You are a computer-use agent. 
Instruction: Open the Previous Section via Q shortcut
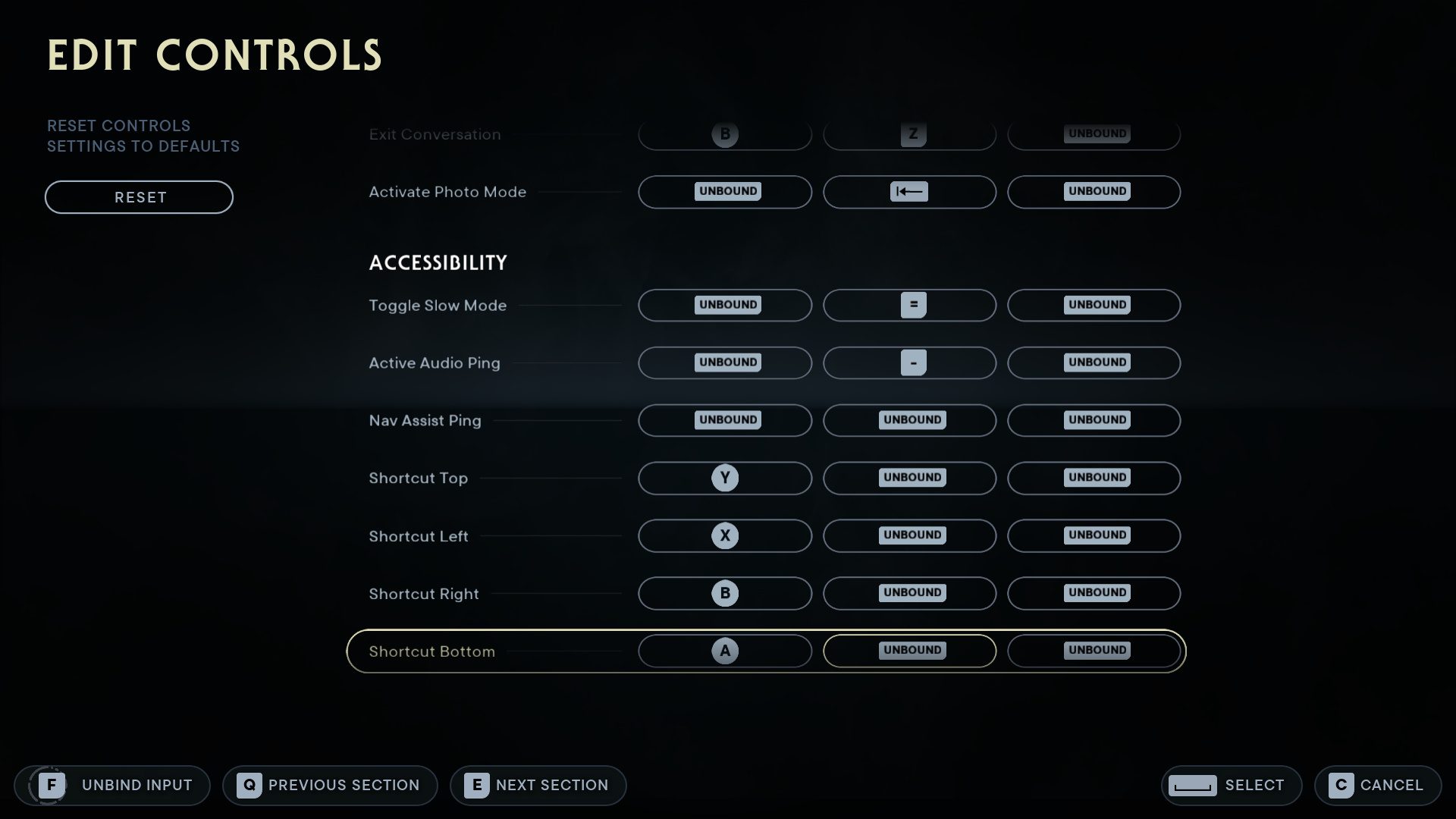(x=330, y=785)
